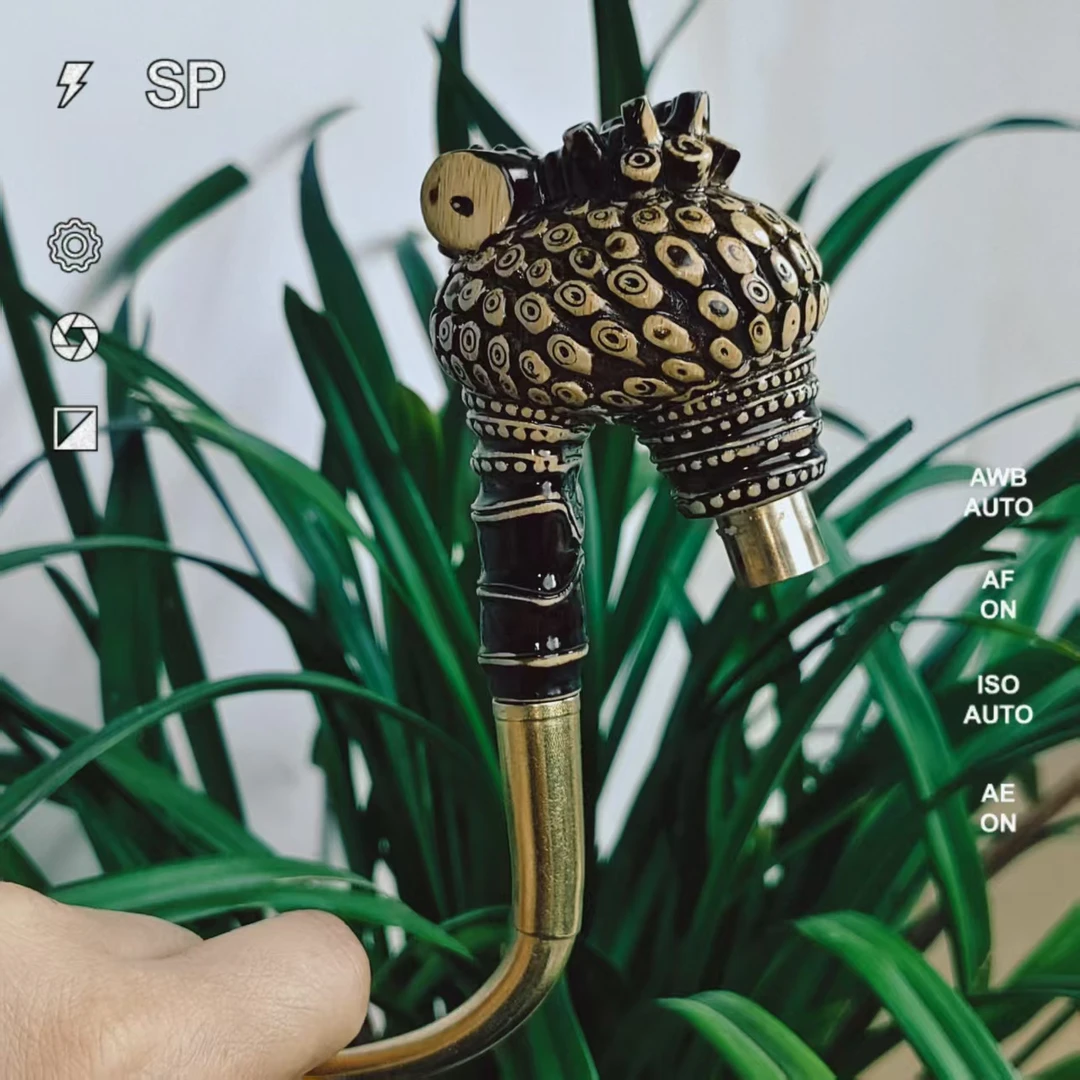
Task: Select the aperture shutter icon
Action: click(75, 337)
